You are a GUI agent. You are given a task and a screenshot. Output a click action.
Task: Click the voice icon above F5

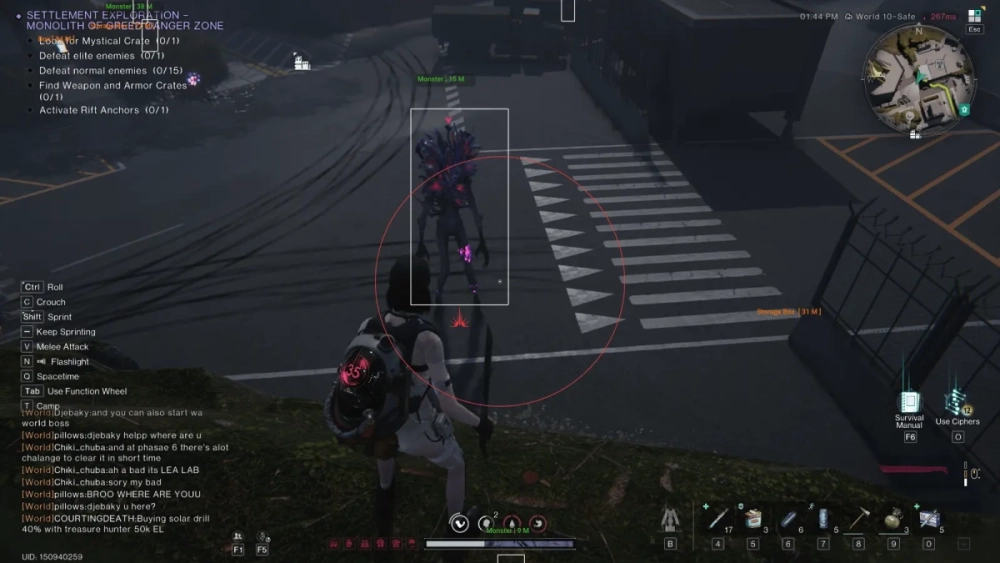[x=262, y=537]
